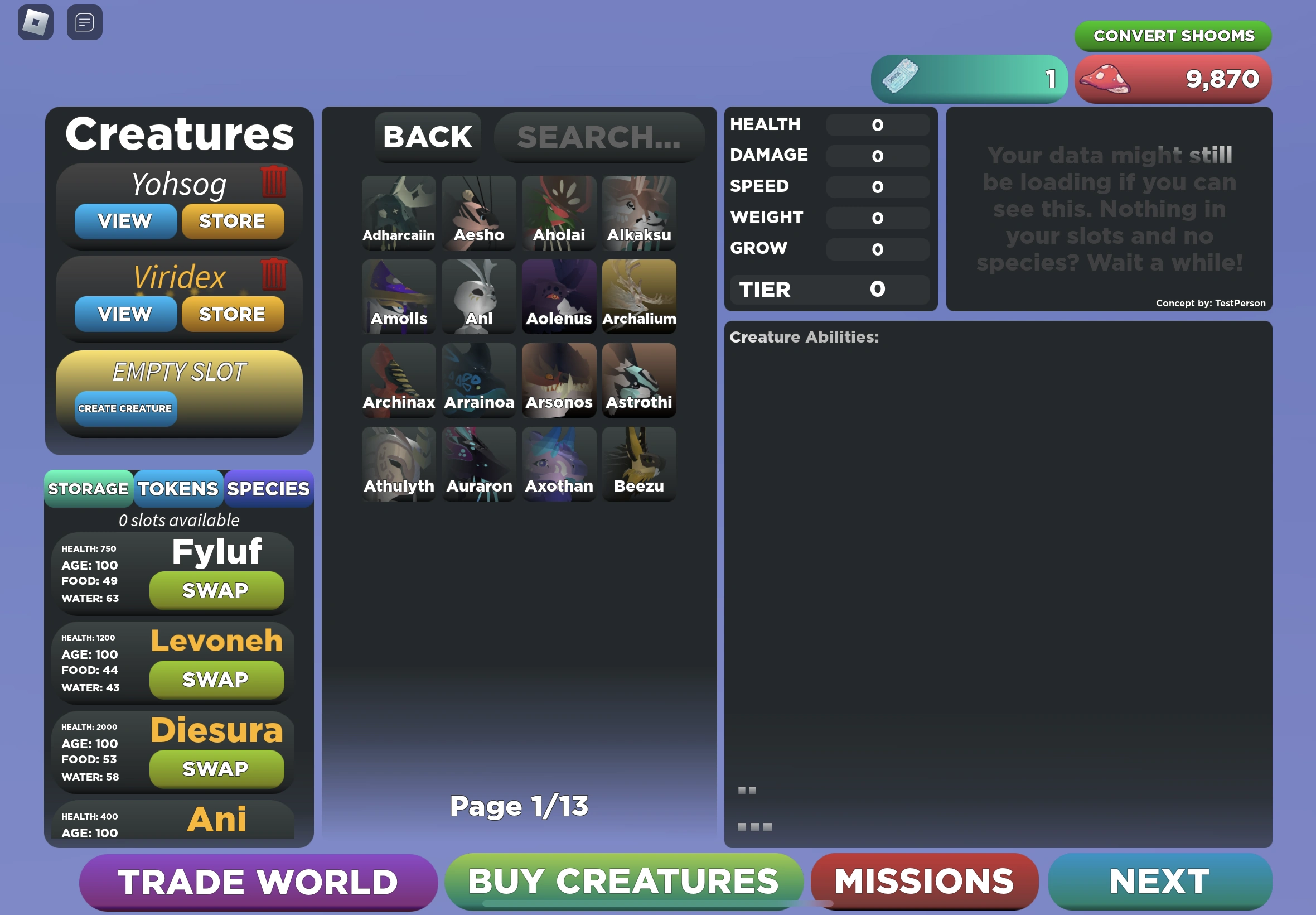Select the Archalium species thumbnail
The height and width of the screenshot is (915, 1316).
pyautogui.click(x=639, y=296)
